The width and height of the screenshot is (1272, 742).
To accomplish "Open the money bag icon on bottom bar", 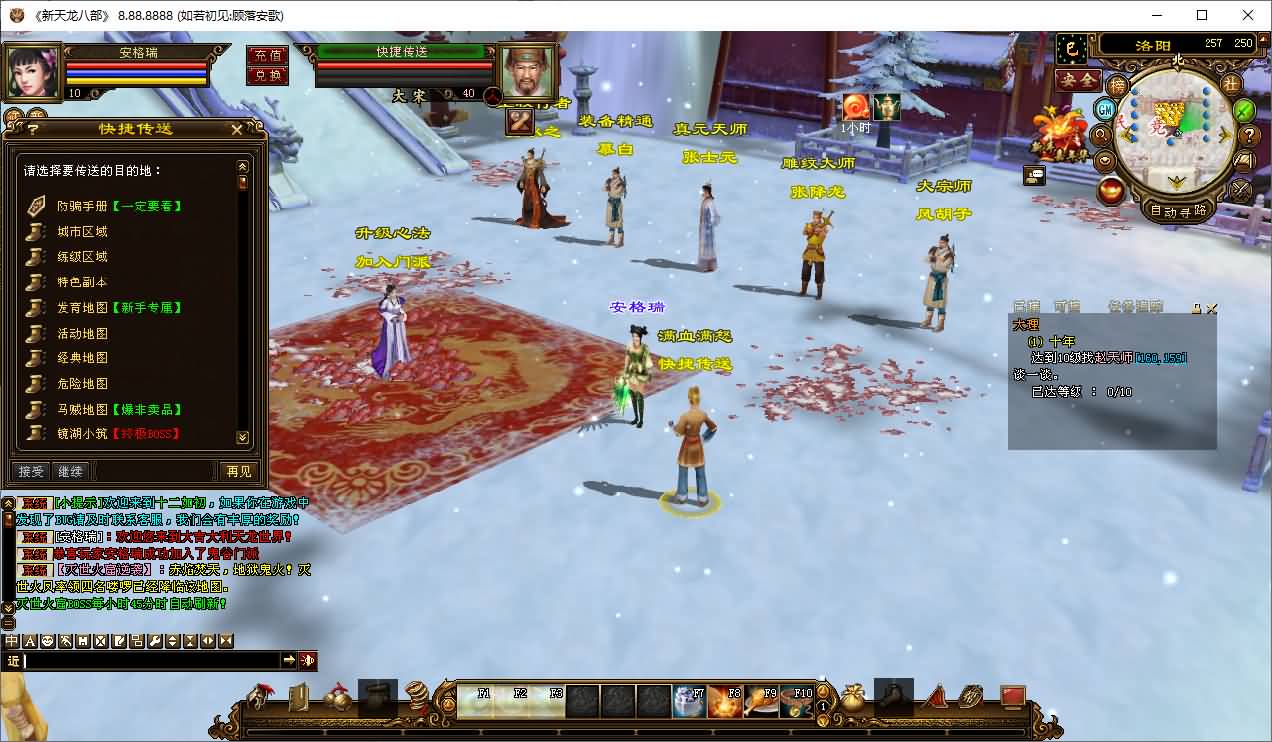I will (852, 699).
